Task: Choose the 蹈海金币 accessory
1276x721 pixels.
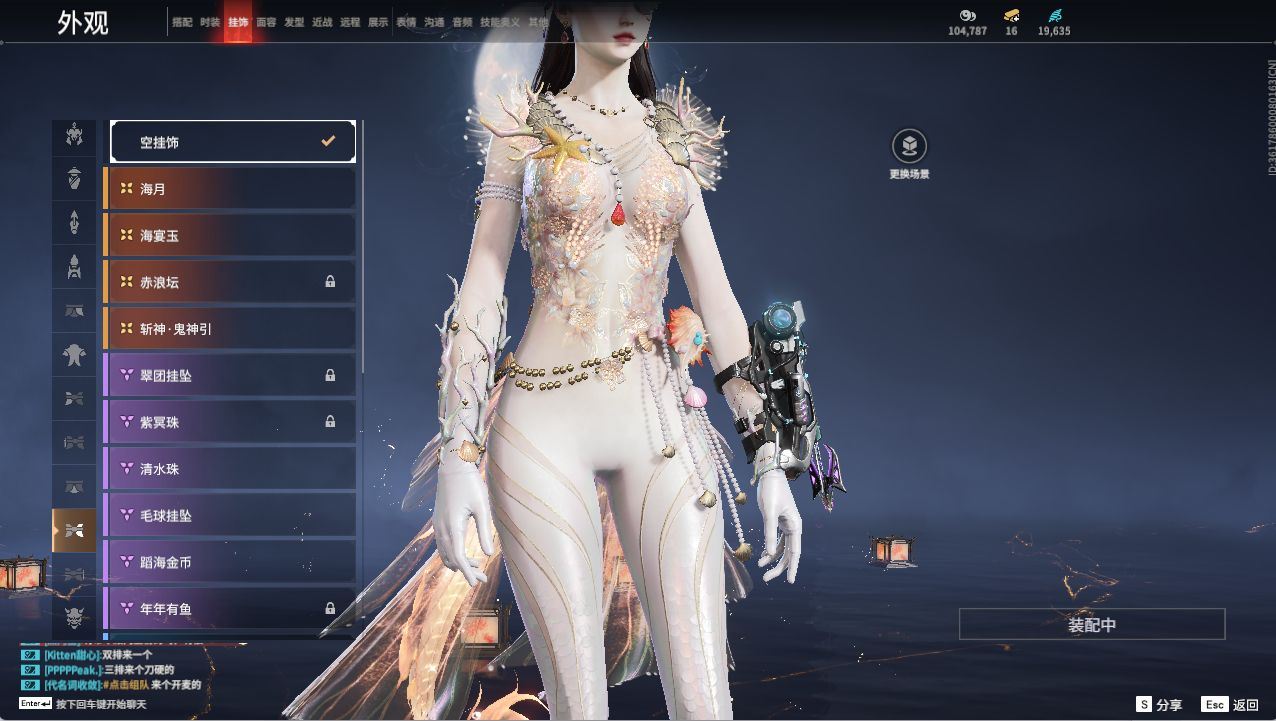Action: [x=230, y=562]
